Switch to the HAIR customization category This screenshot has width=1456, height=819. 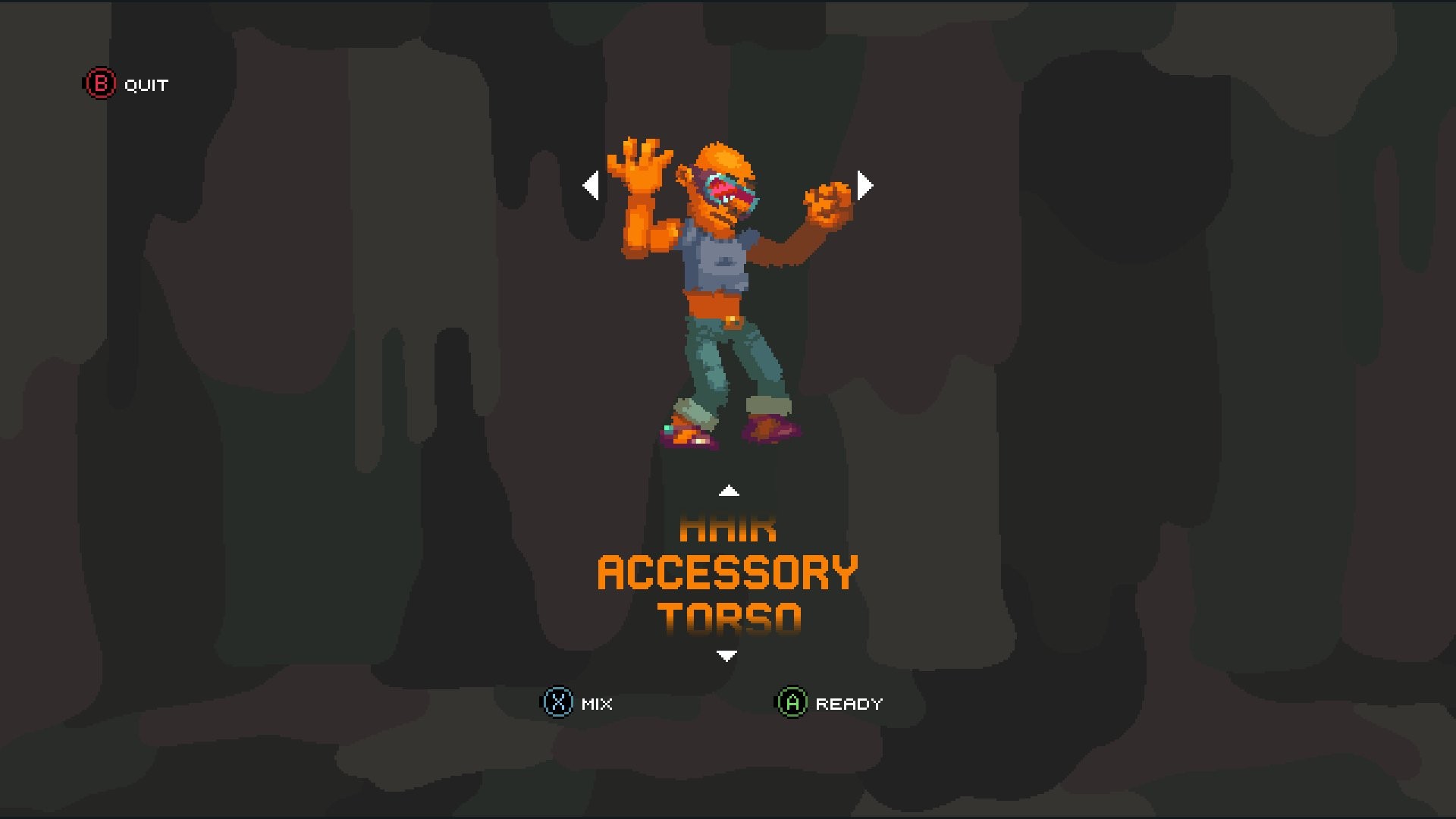pyautogui.click(x=730, y=529)
